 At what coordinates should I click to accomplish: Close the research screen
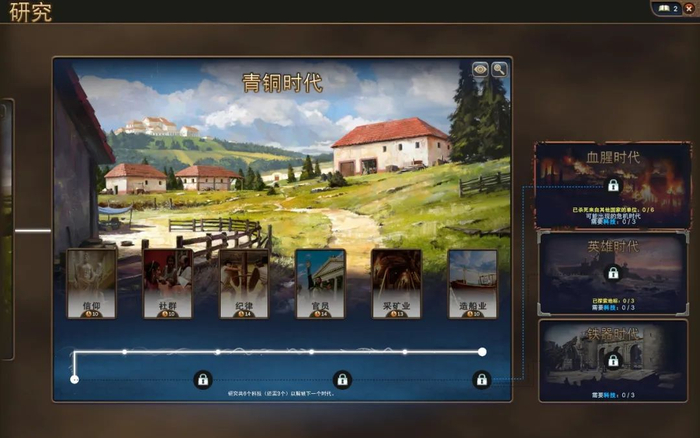point(688,9)
